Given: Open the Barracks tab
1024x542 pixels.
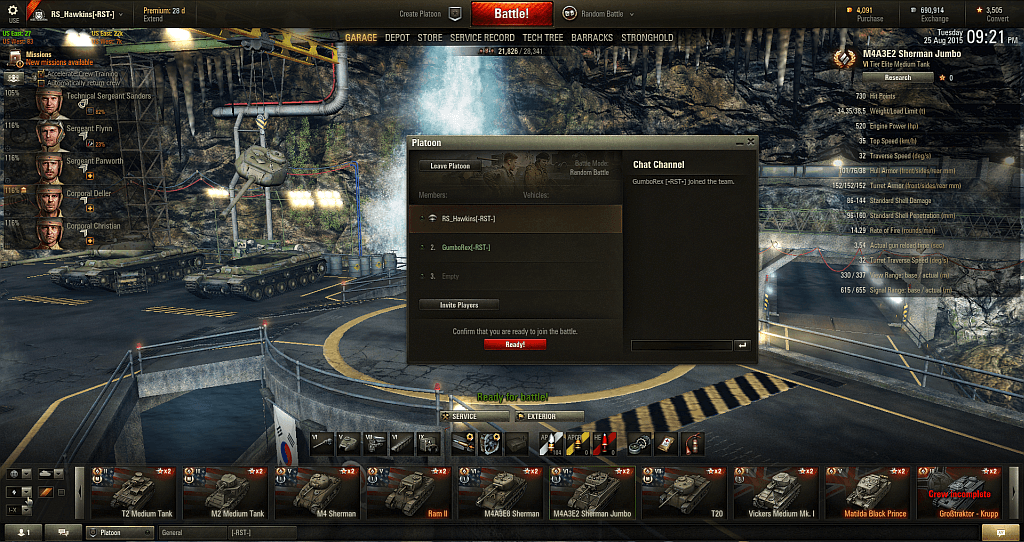Looking at the screenshot, I should coord(592,38).
